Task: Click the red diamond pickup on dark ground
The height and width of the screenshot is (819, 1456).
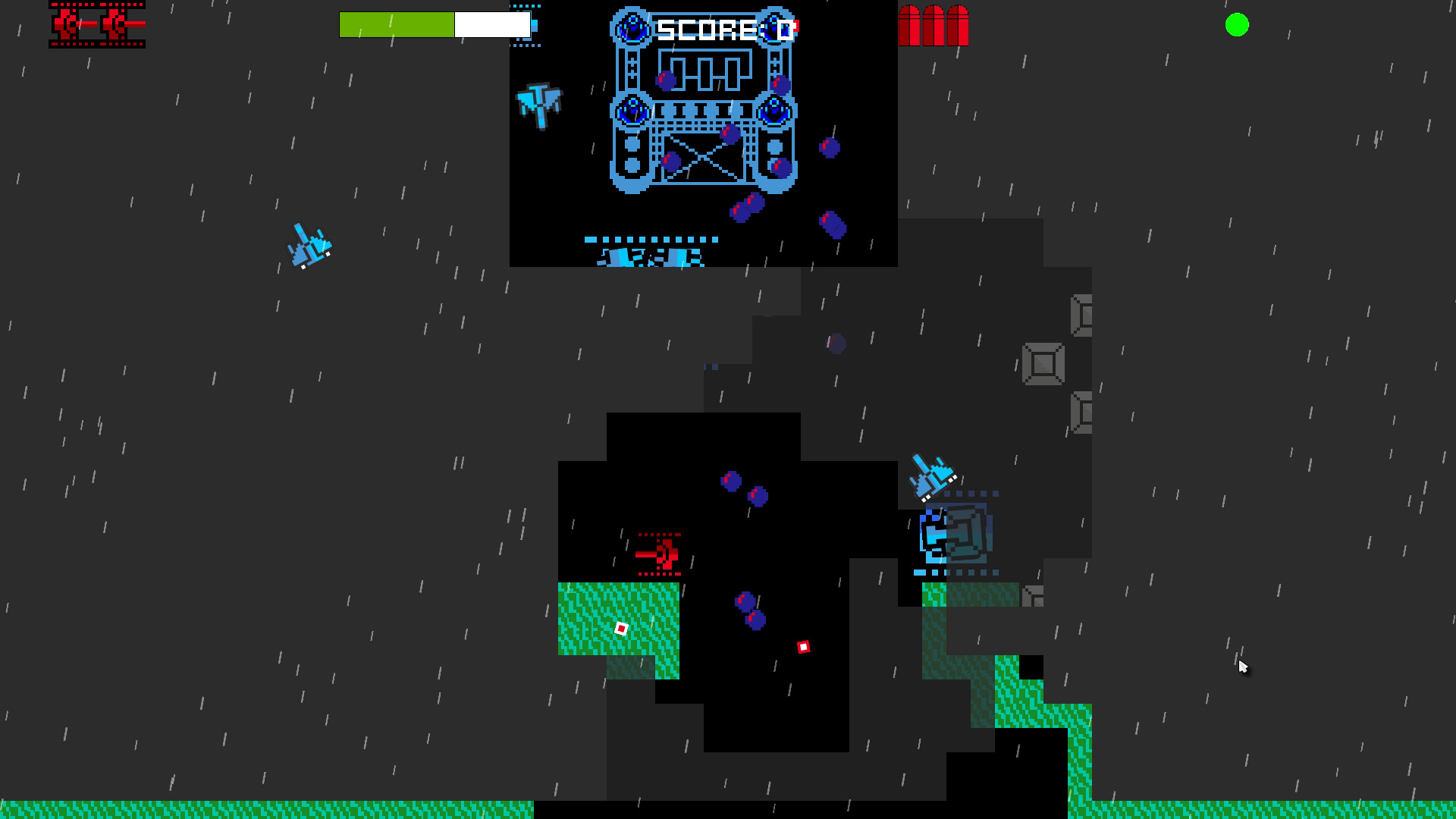Action: click(x=803, y=646)
